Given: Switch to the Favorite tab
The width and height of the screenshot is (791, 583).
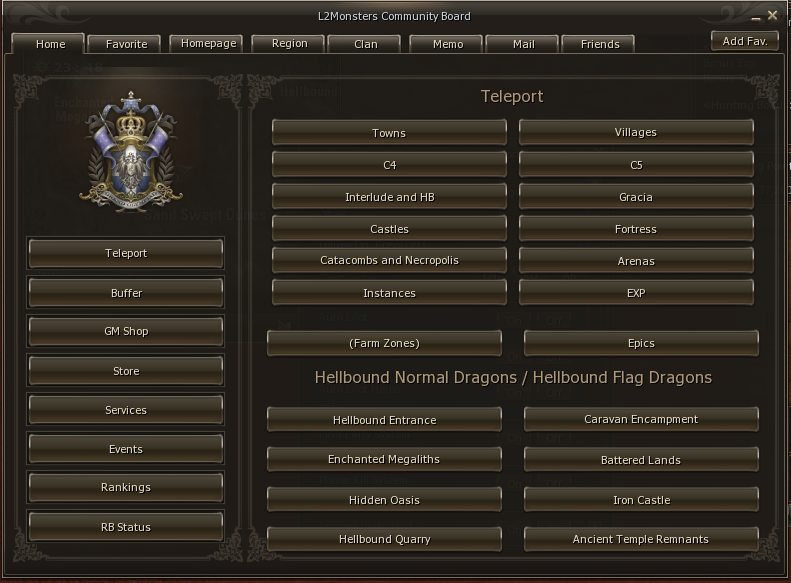Looking at the screenshot, I should pos(126,44).
